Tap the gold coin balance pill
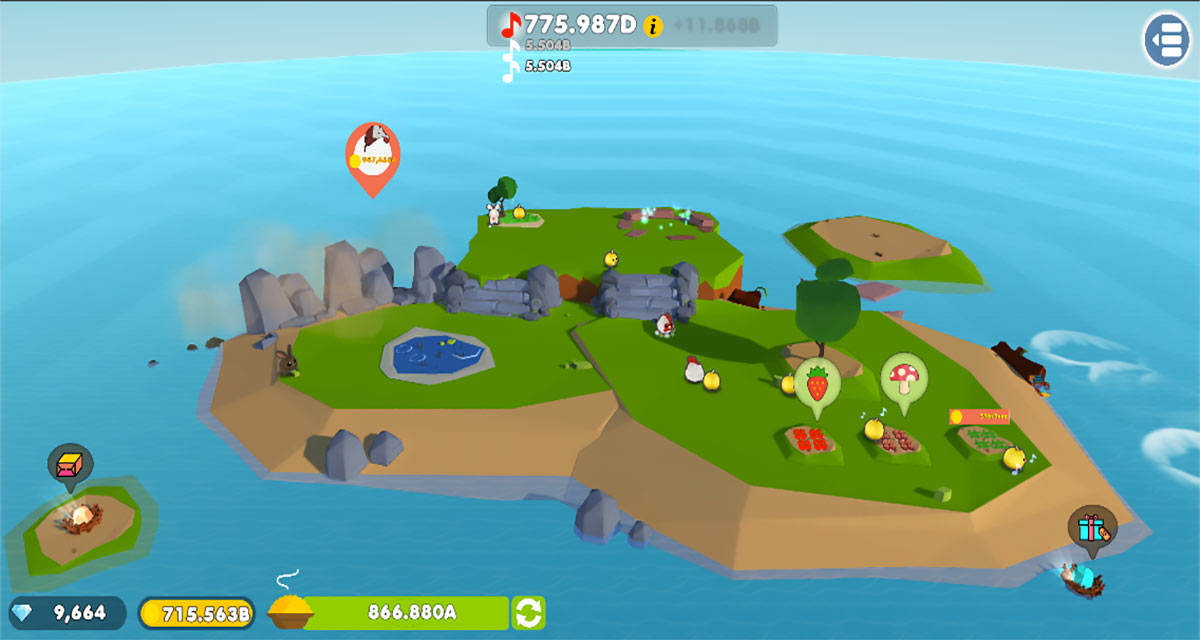 click(x=197, y=612)
